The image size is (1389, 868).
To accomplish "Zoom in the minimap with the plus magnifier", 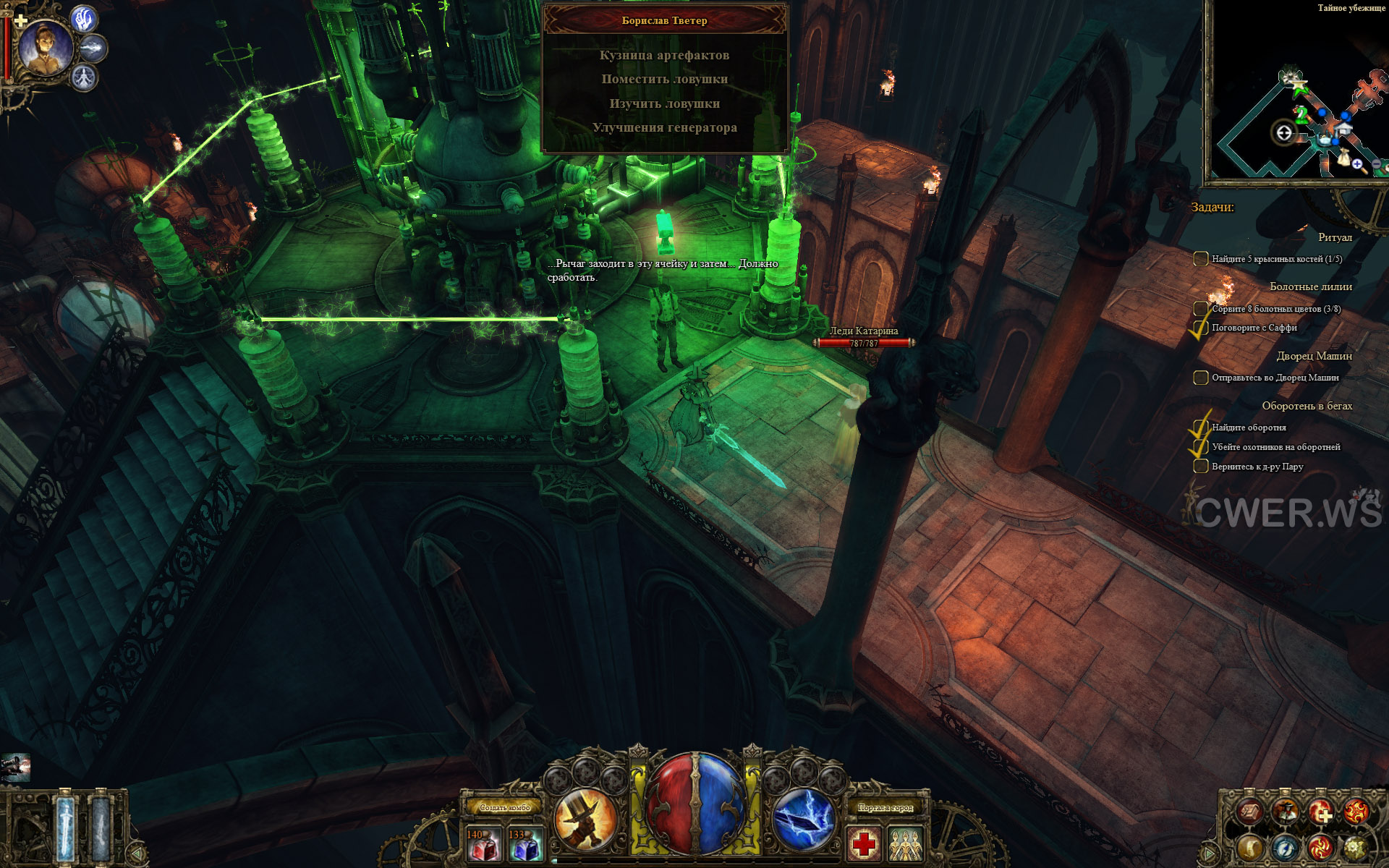I will [1358, 165].
